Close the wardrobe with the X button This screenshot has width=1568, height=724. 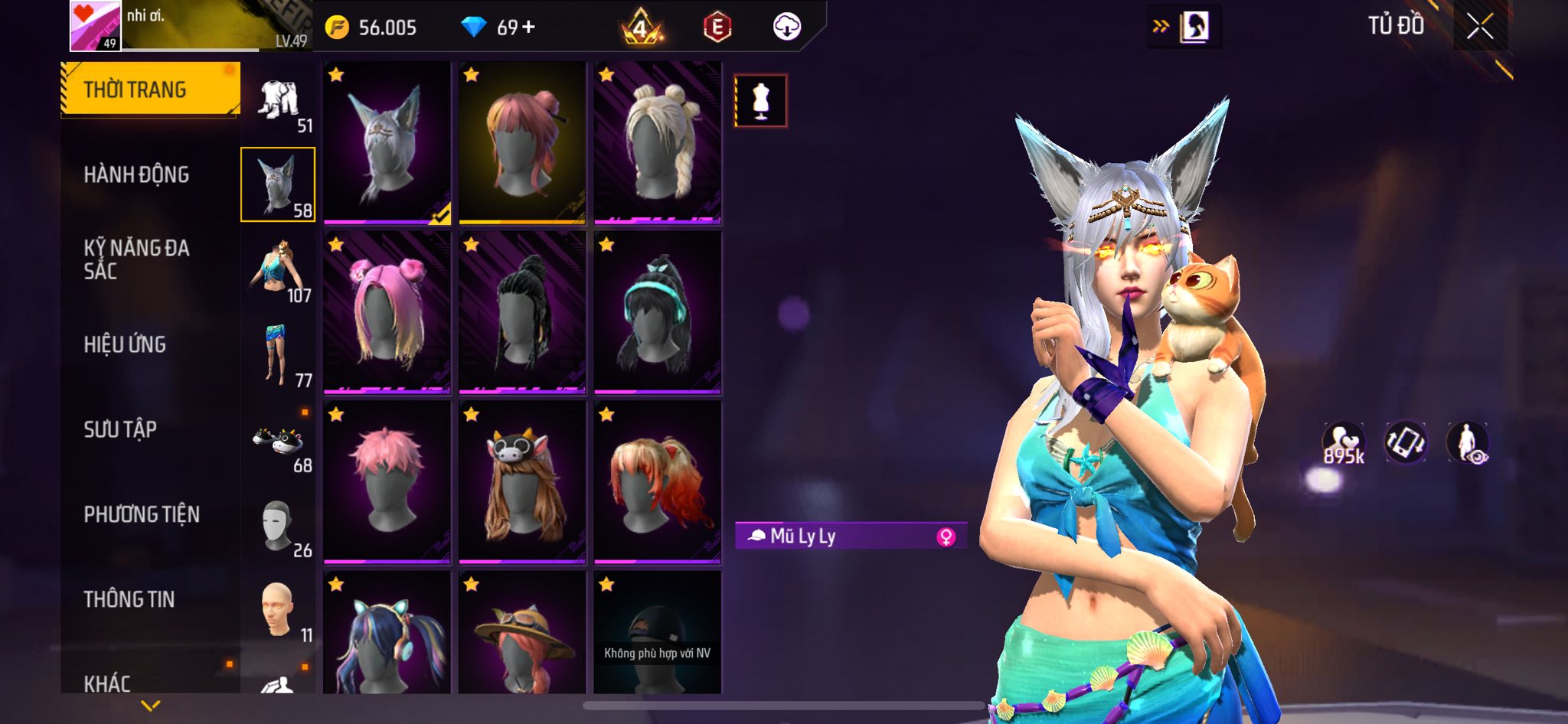click(1480, 27)
